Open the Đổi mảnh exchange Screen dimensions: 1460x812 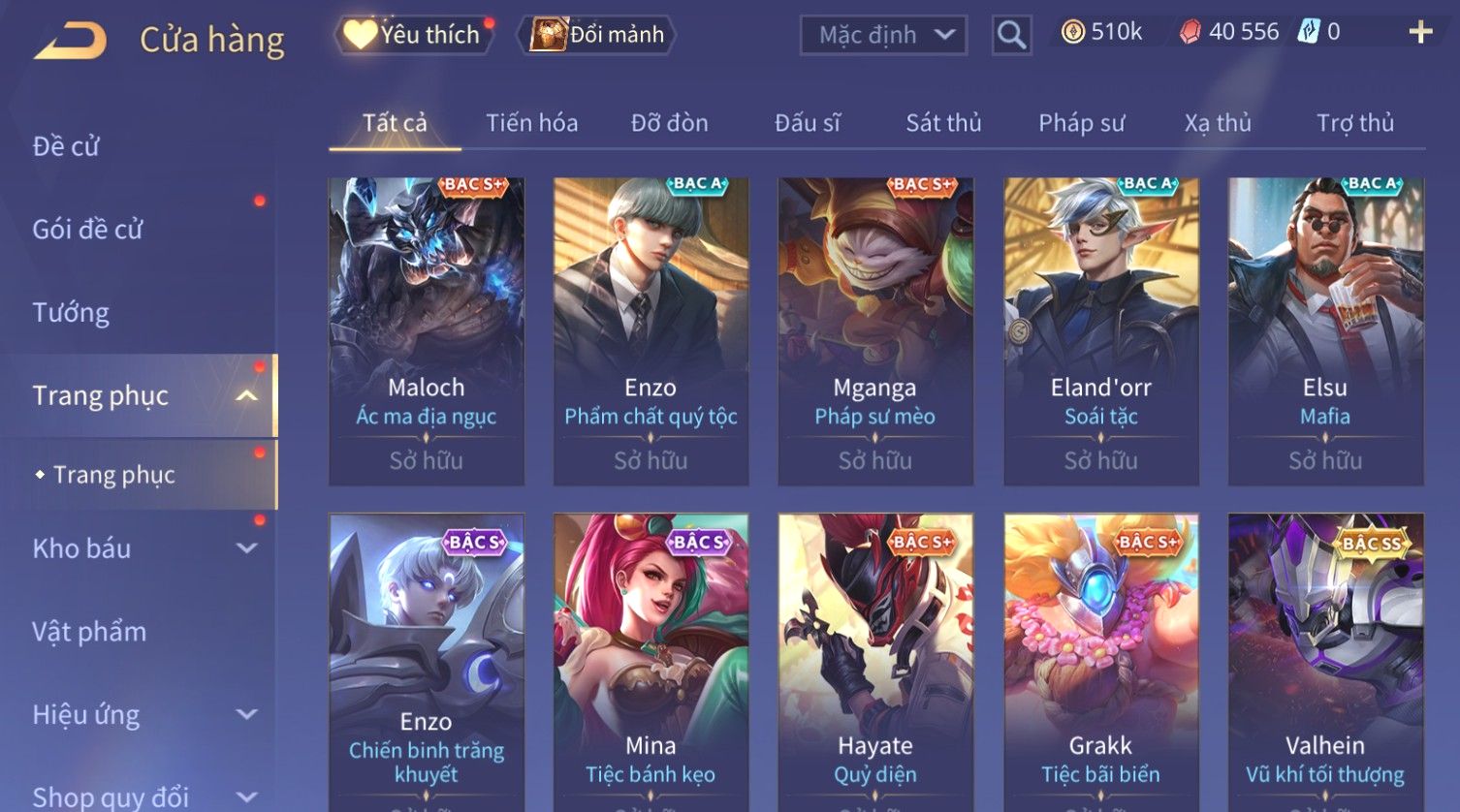[599, 35]
